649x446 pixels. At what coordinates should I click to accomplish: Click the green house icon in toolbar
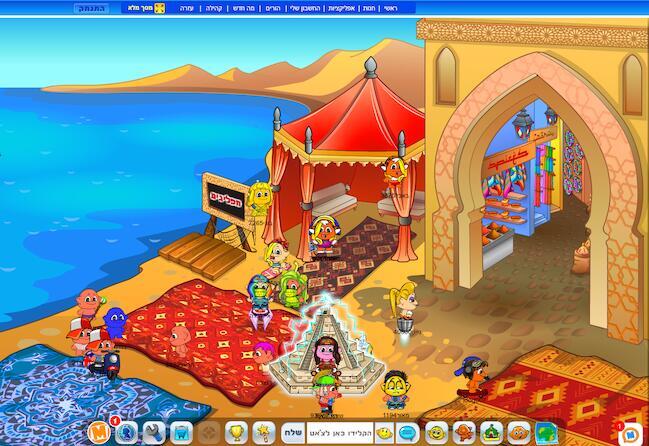point(490,433)
